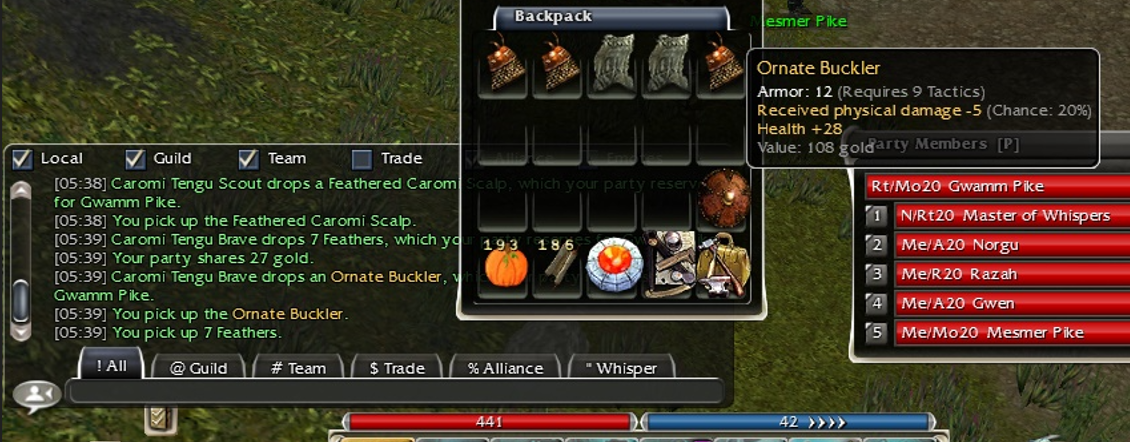Open the Alliance chat tab
This screenshot has width=1130, height=442.
(x=504, y=368)
